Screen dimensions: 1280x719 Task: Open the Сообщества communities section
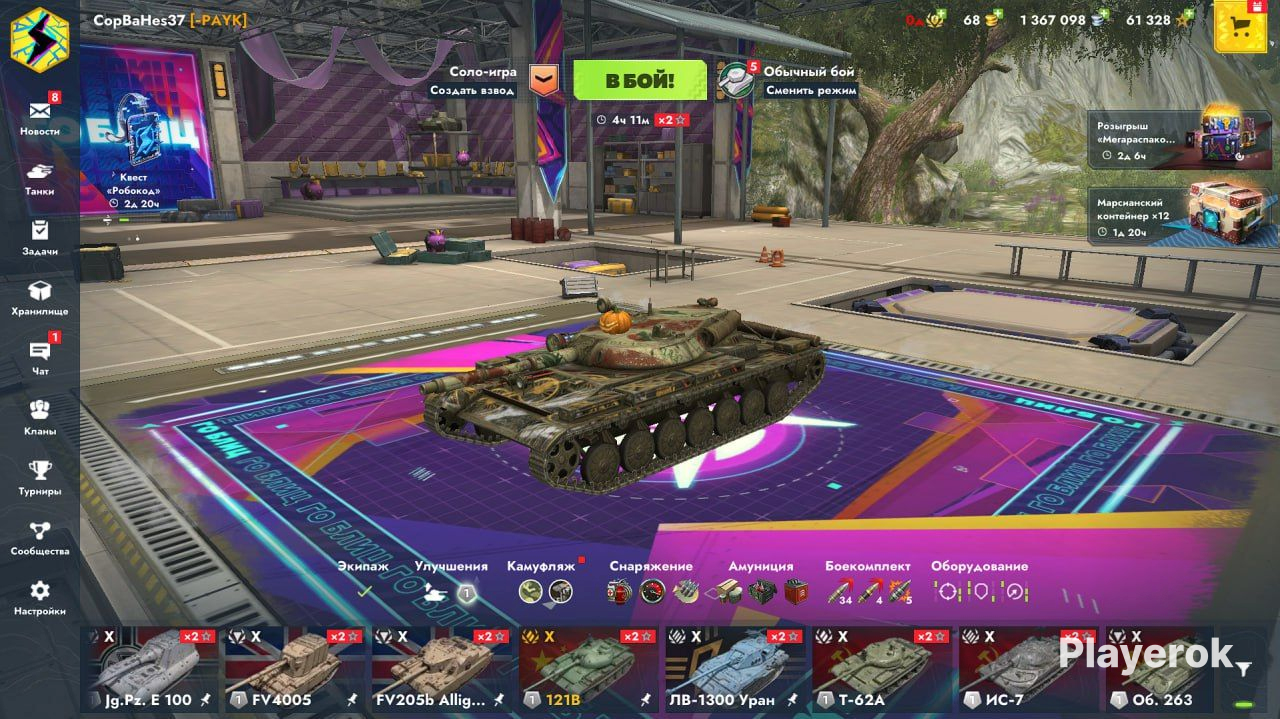click(x=40, y=536)
